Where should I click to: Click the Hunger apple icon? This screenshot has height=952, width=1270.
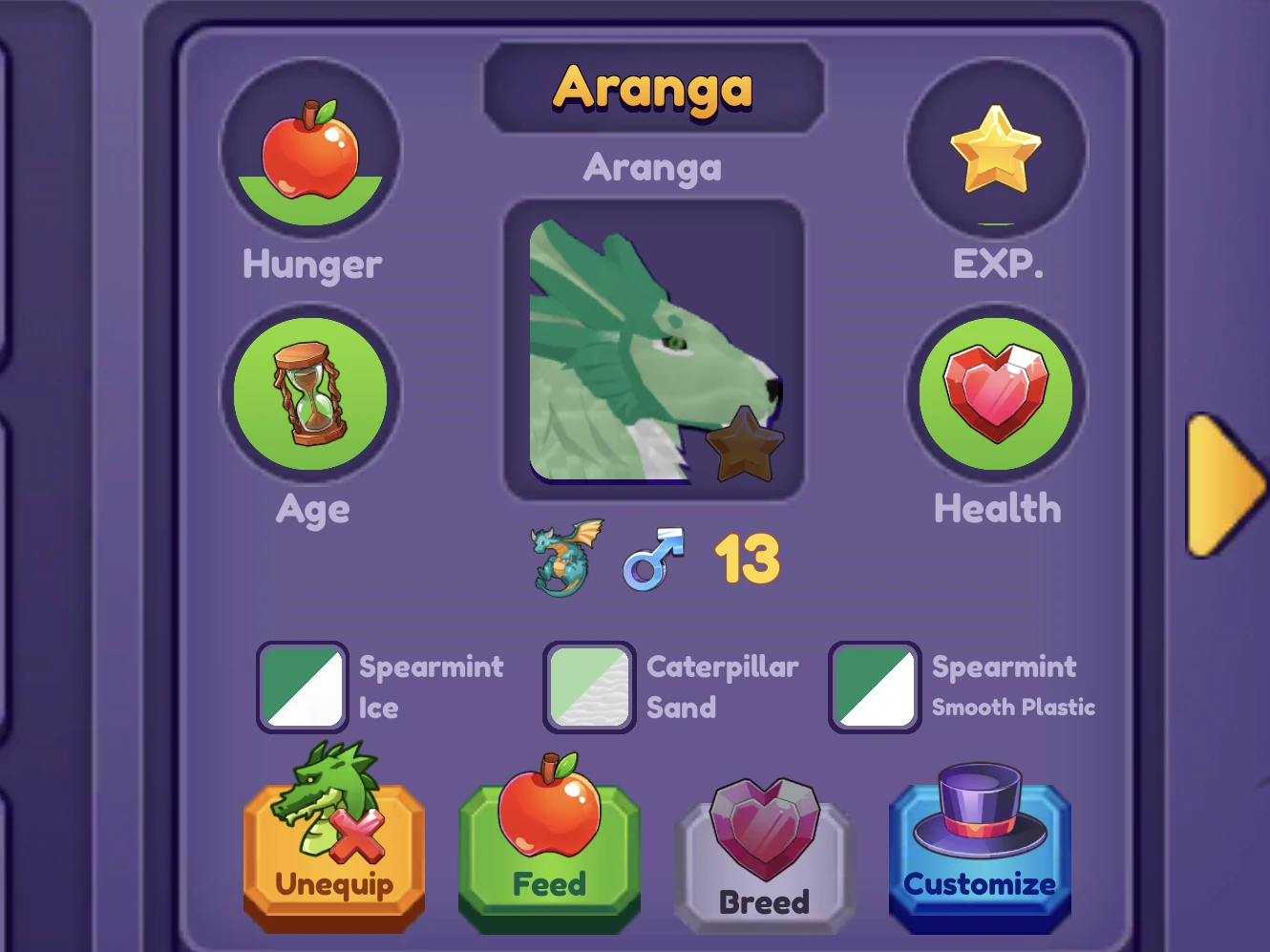310,150
